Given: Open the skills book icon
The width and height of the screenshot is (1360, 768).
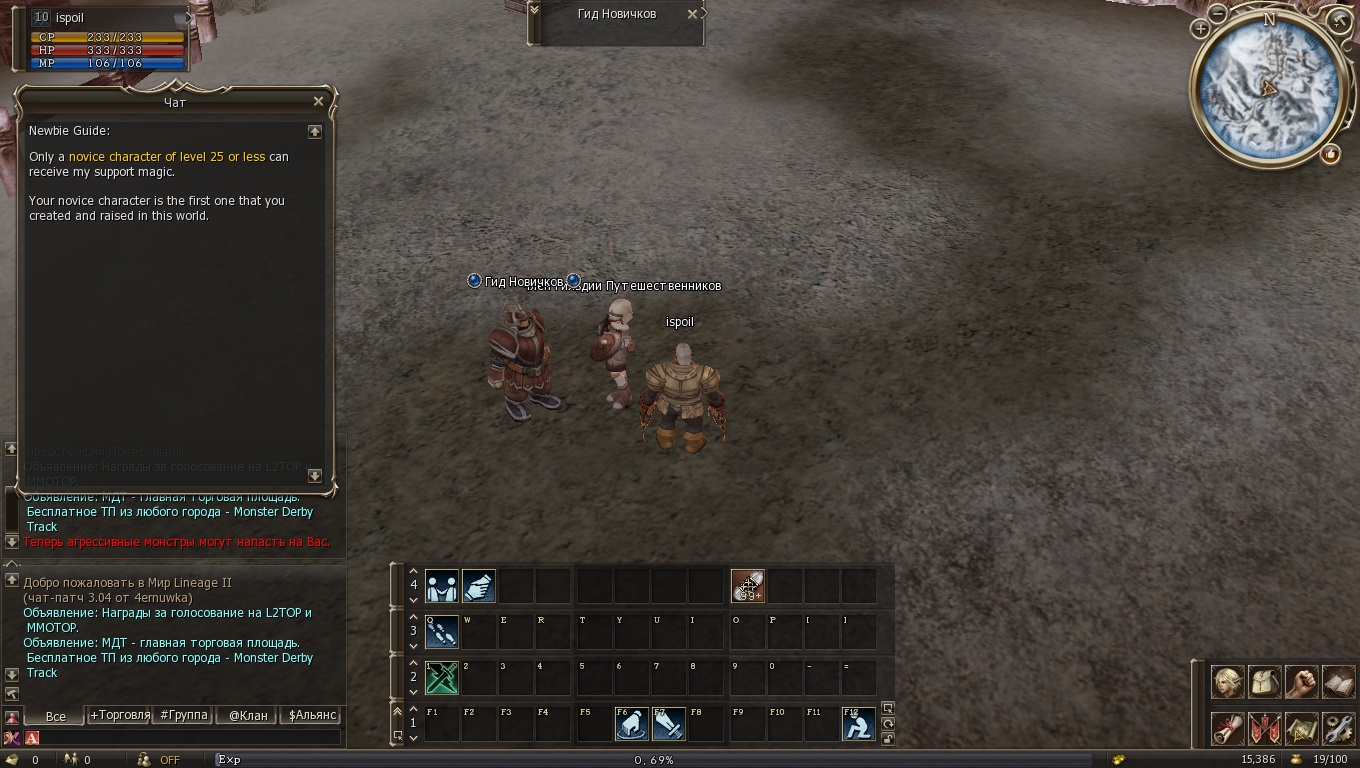Looking at the screenshot, I should coord(1338,682).
